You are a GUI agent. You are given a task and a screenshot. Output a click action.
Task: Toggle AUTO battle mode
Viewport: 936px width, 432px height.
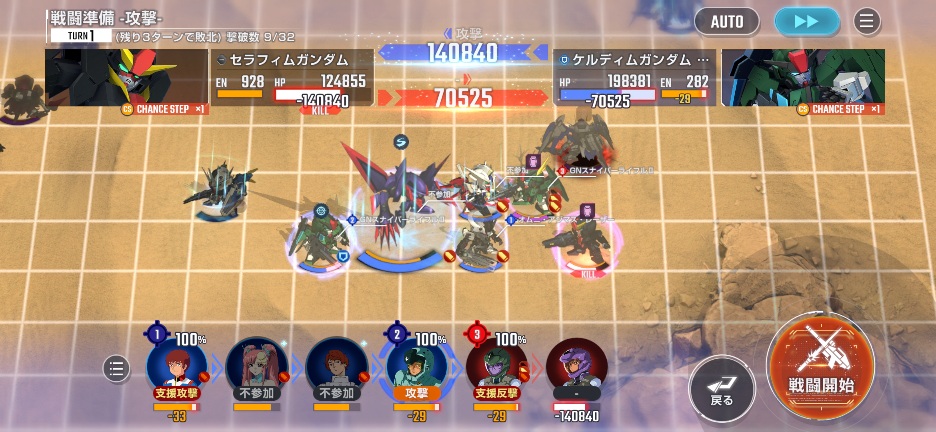(x=727, y=21)
